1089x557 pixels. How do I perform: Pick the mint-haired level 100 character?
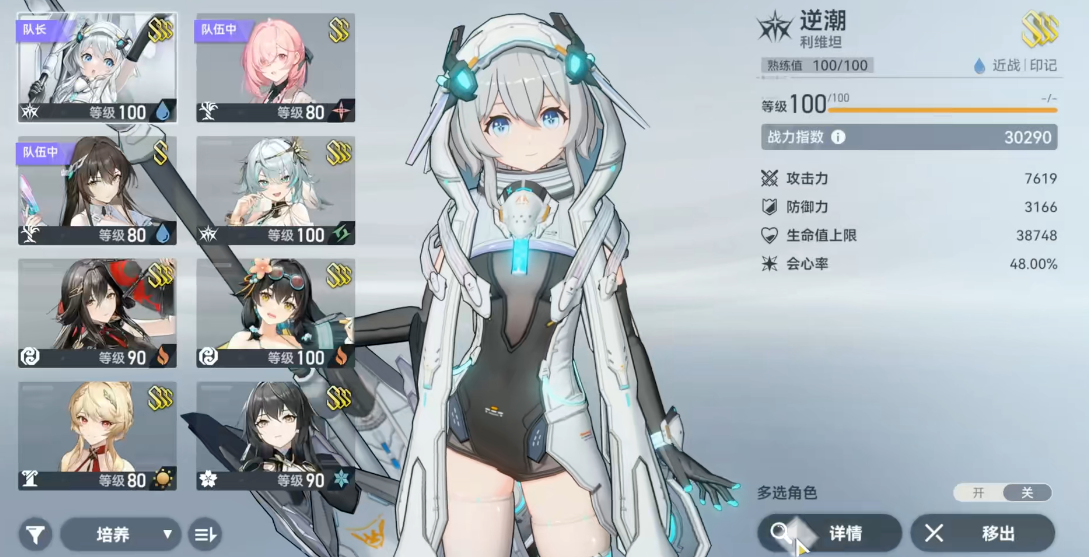(x=275, y=191)
